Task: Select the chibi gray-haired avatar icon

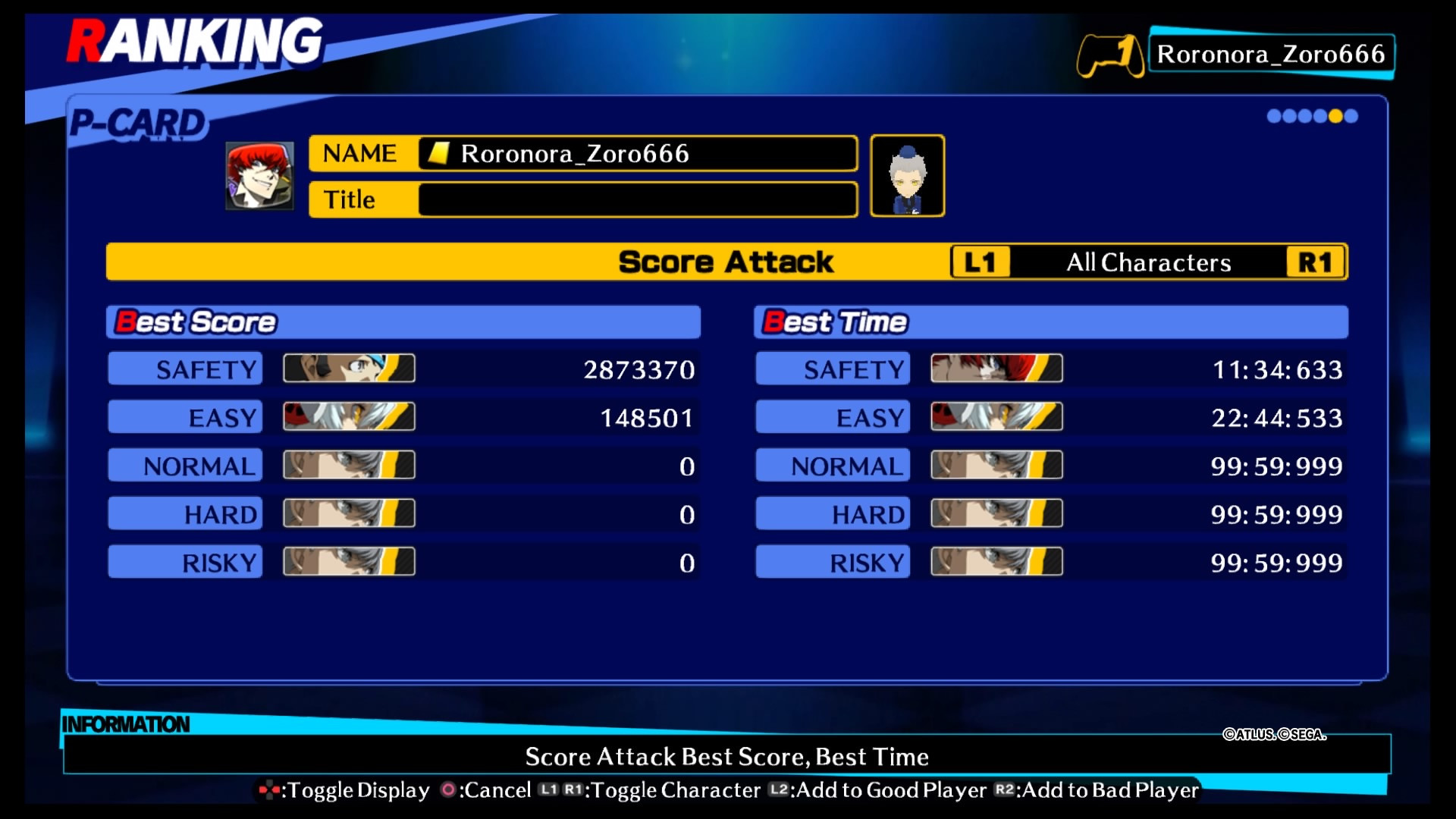Action: point(907,176)
